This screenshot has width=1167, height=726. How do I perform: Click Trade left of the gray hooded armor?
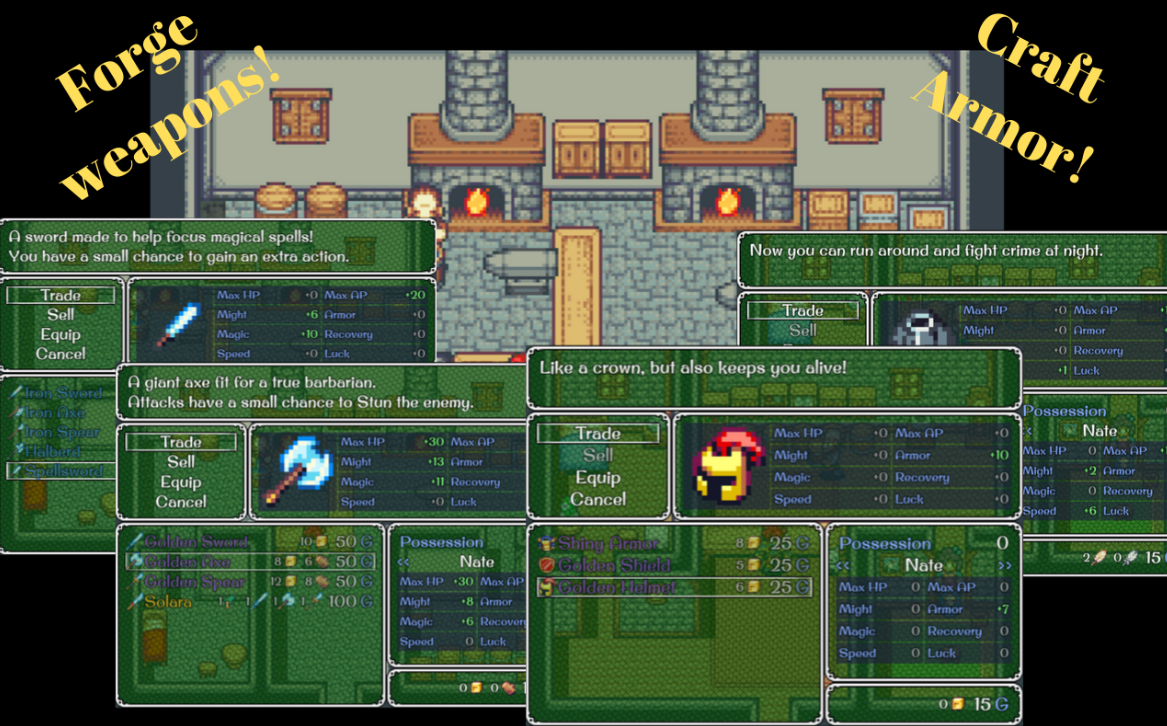803,311
